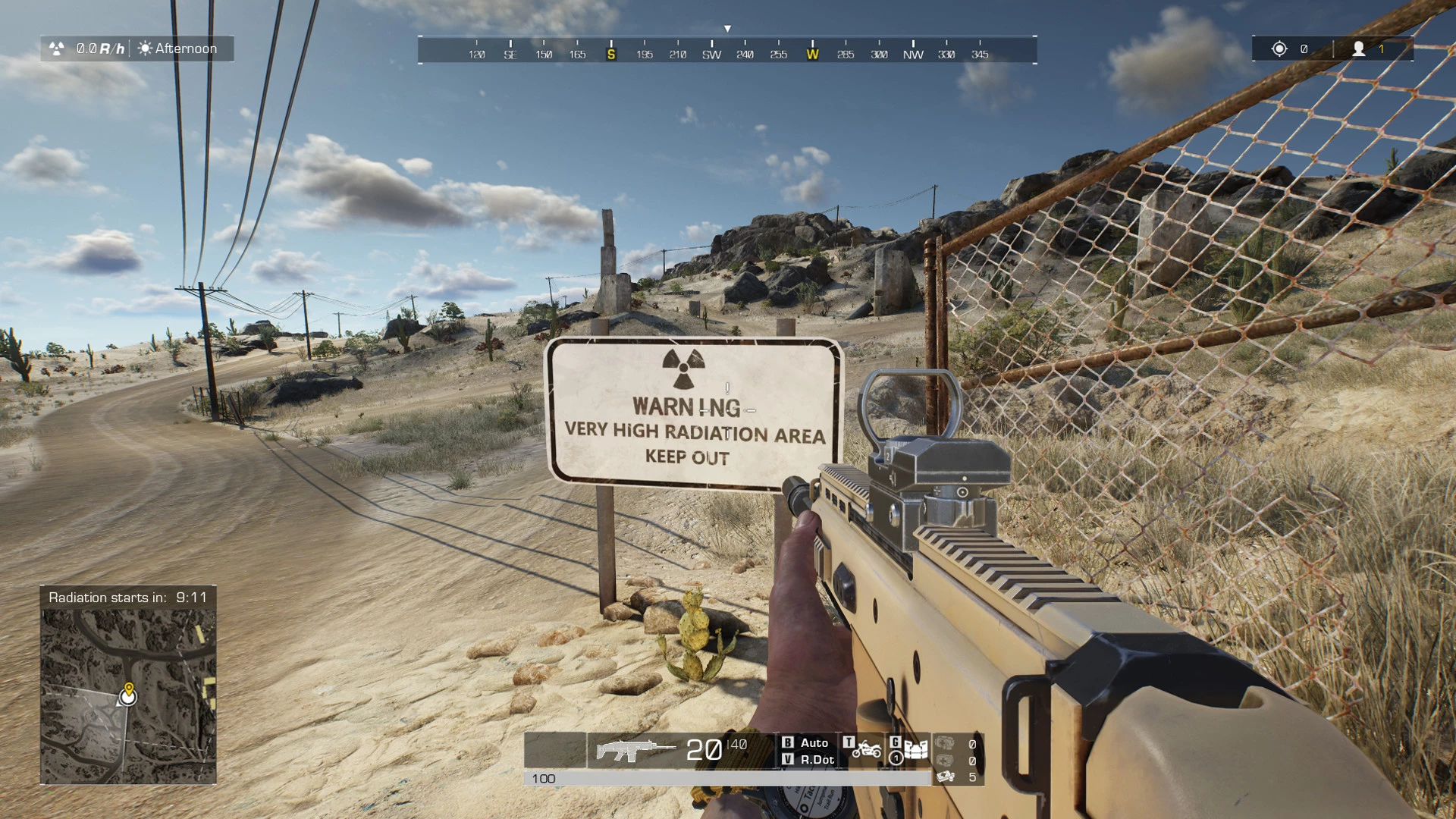Click the crosshair kill counter icon
Viewport: 1456px width, 819px height.
[x=1279, y=49]
